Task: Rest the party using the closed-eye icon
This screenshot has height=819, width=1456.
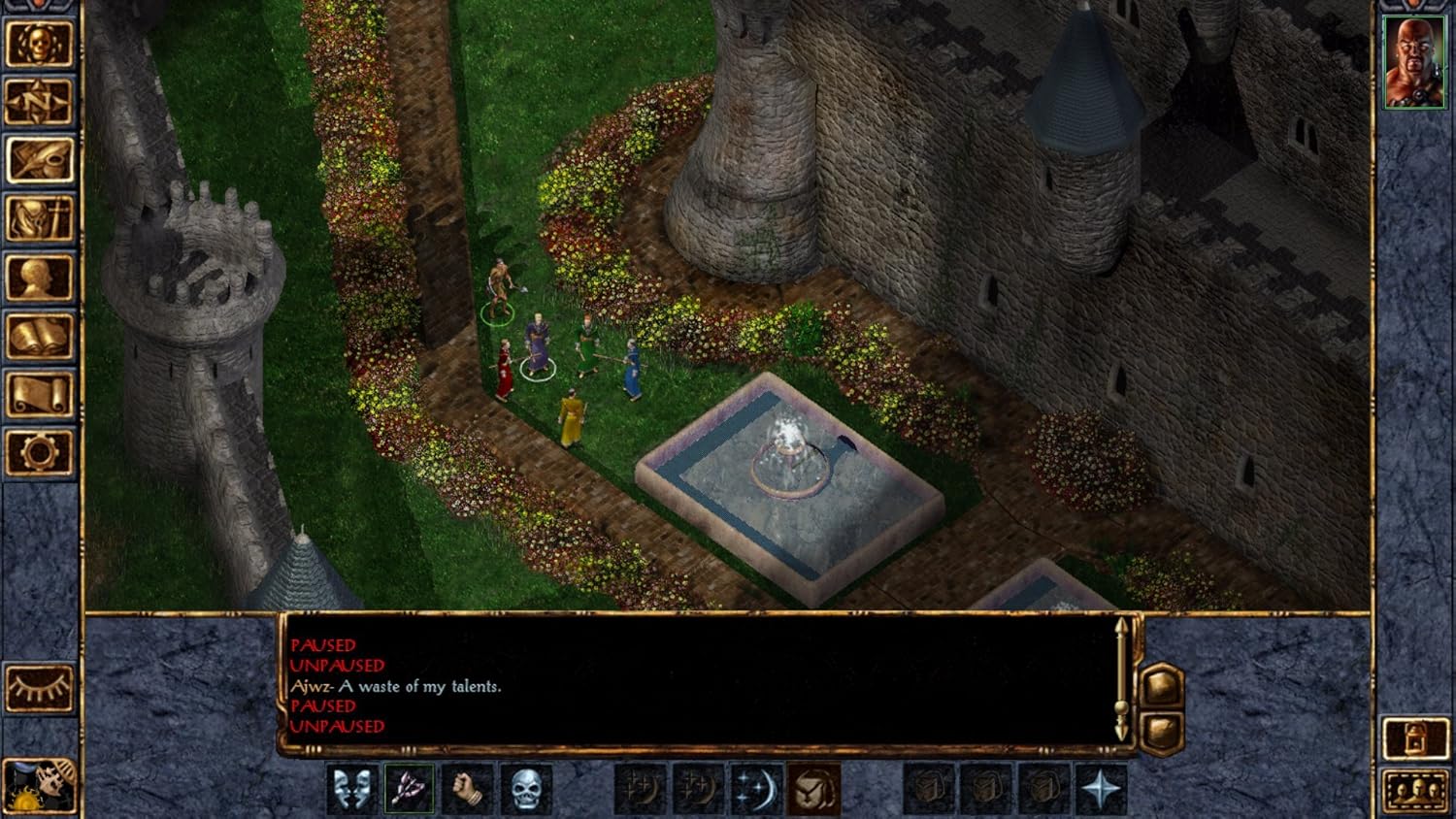Action: pyautogui.click(x=39, y=685)
